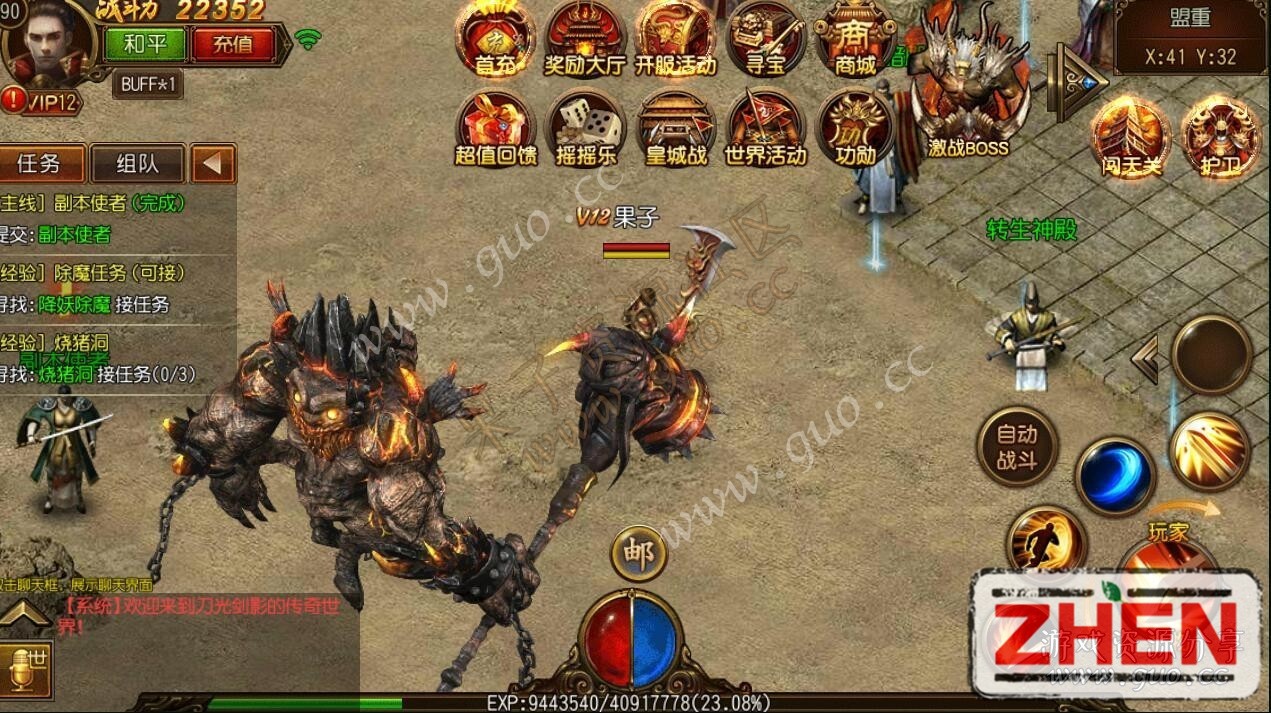Image resolution: width=1271 pixels, height=713 pixels.
Task: Open the 邮 mail button
Action: click(638, 553)
